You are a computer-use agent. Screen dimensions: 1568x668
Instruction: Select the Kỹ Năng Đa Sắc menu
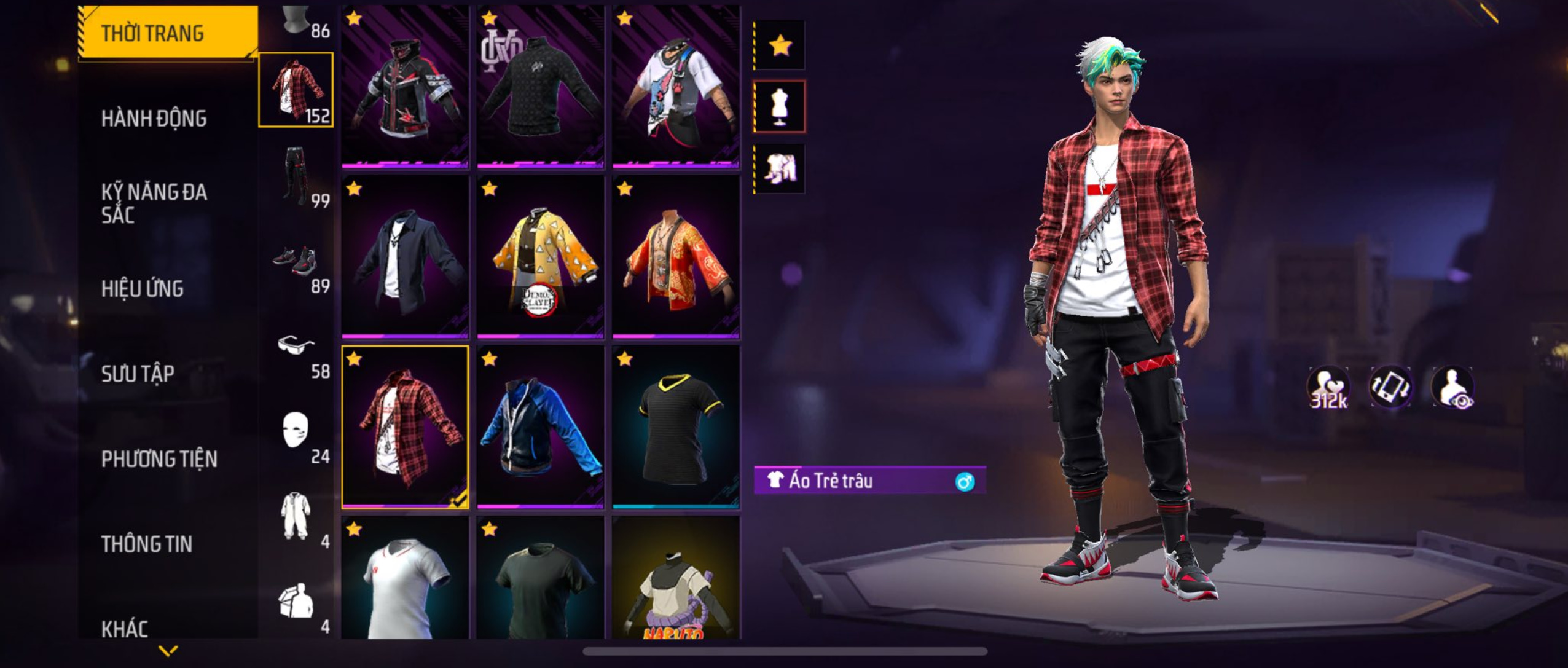pyautogui.click(x=154, y=203)
